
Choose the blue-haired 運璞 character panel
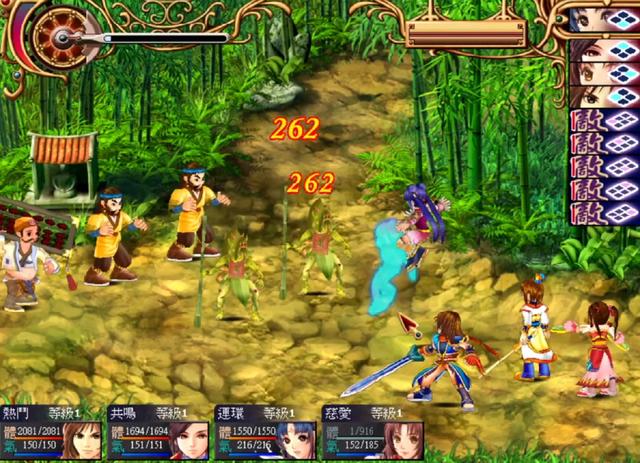click(266, 431)
